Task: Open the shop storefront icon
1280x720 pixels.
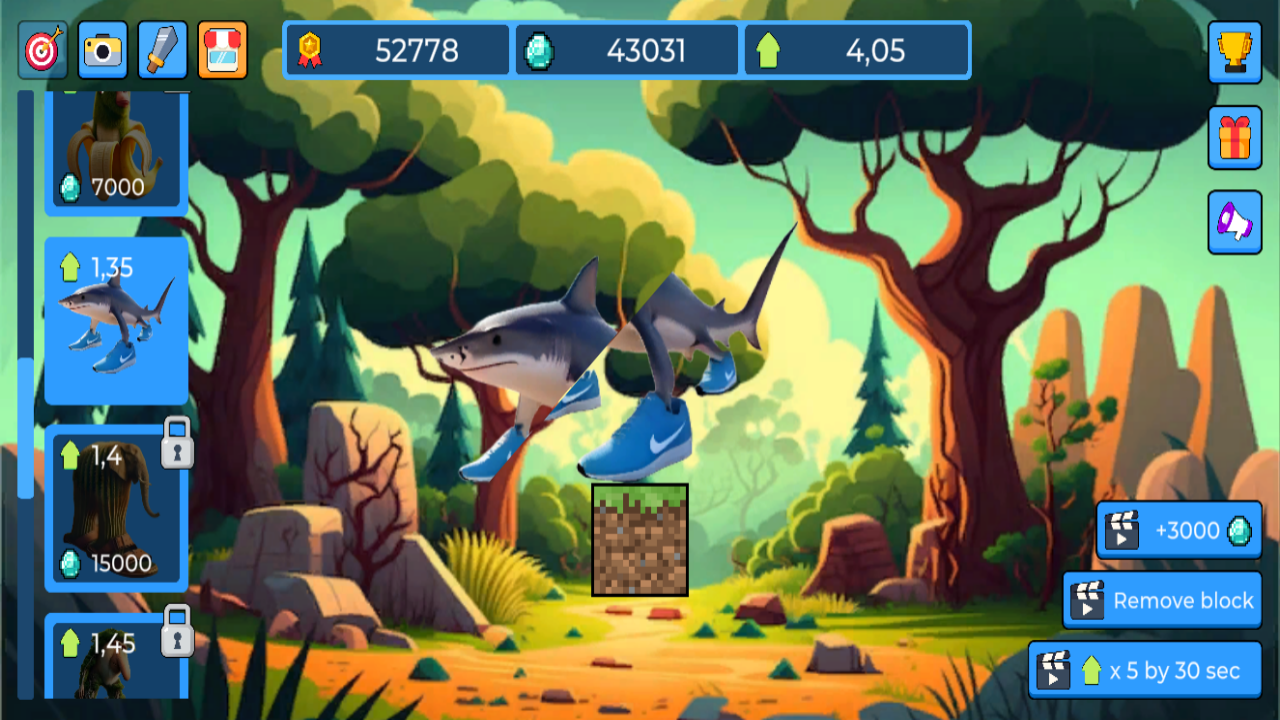Action: (221, 50)
